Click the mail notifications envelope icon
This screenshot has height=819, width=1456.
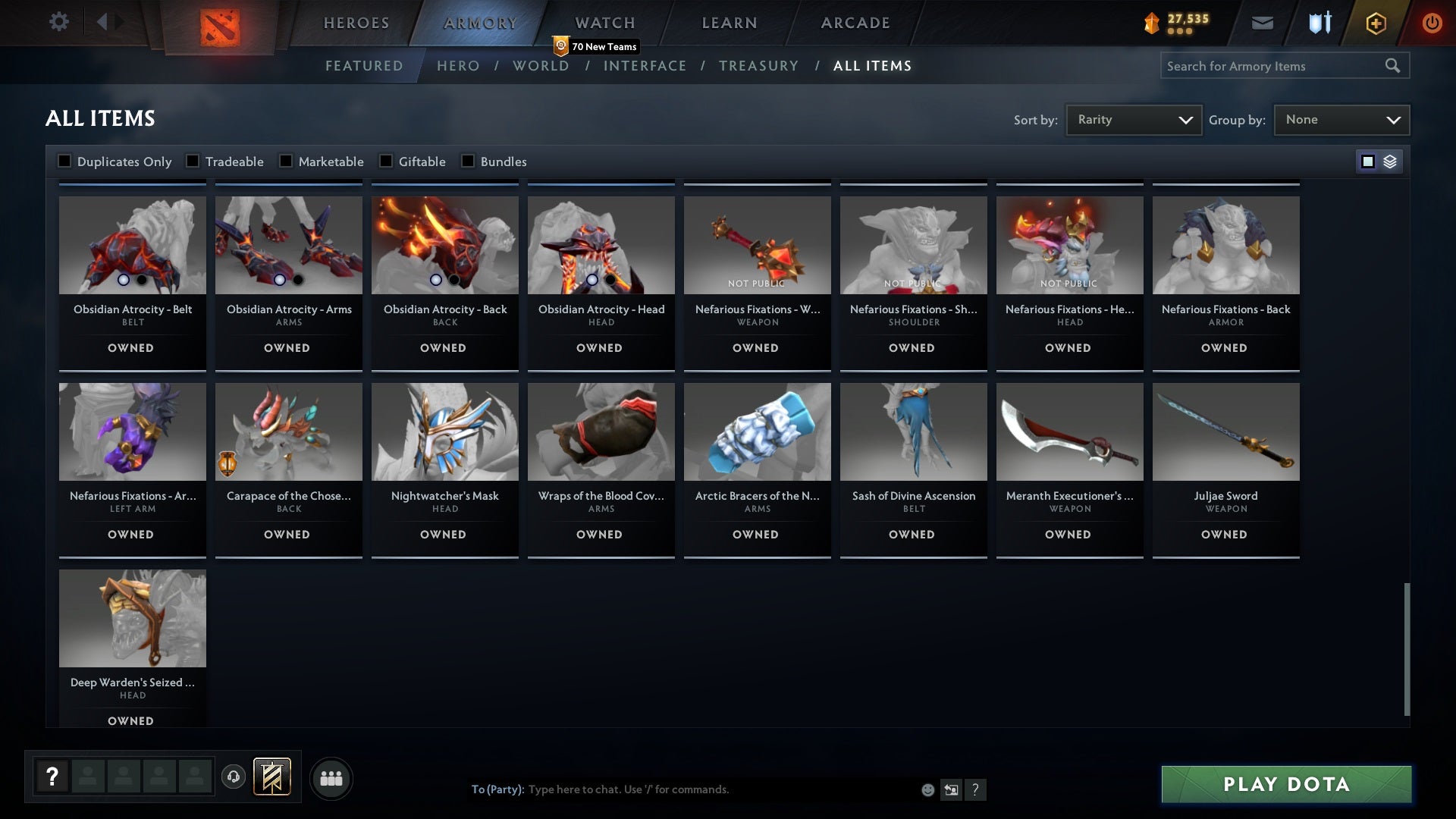click(x=1263, y=23)
